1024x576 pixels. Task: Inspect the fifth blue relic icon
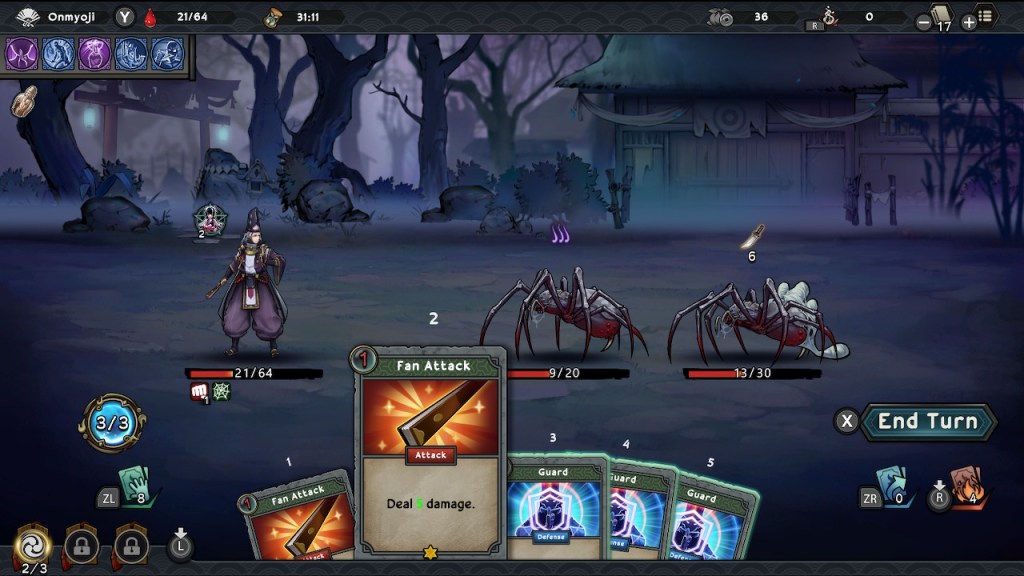point(168,53)
